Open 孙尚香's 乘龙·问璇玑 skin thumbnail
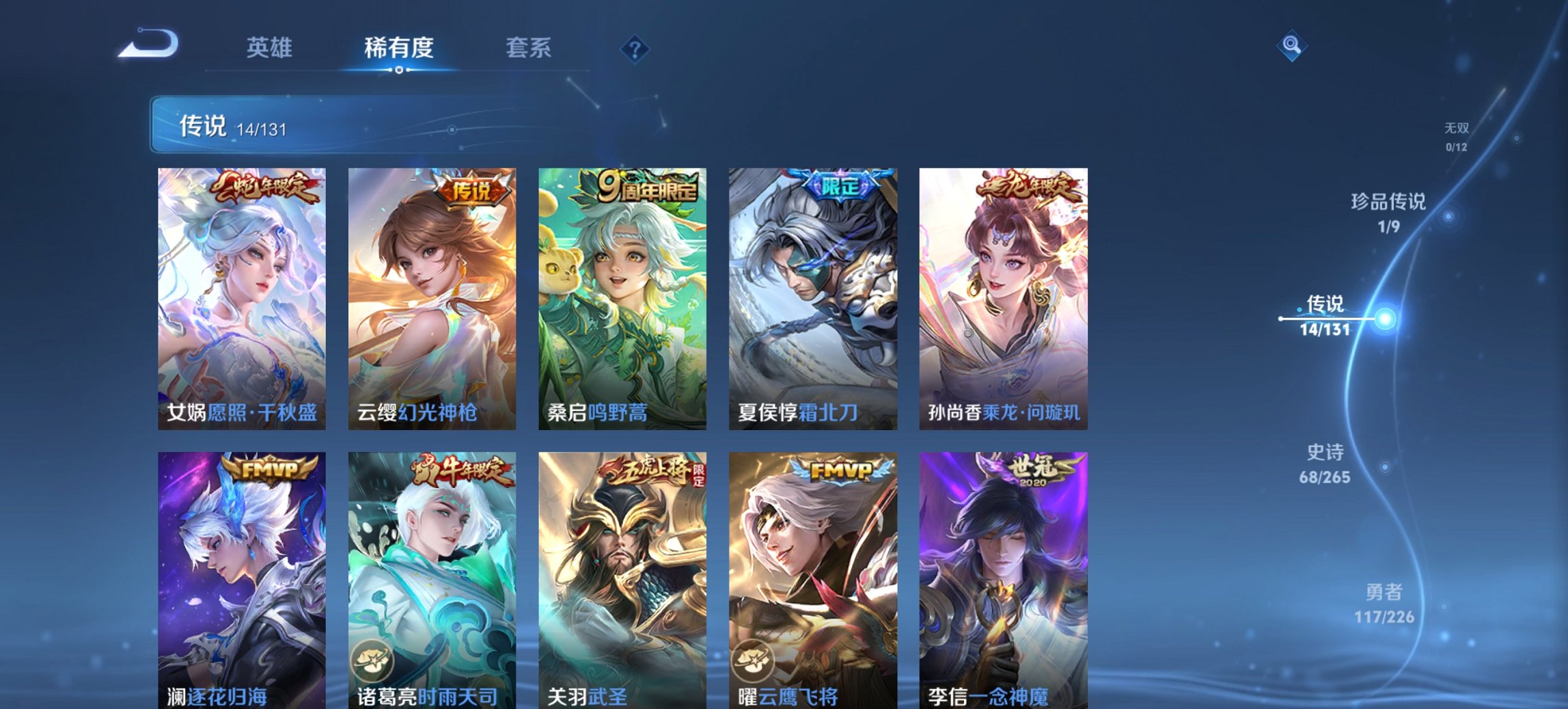The height and width of the screenshot is (709, 1568). pos(1004,294)
